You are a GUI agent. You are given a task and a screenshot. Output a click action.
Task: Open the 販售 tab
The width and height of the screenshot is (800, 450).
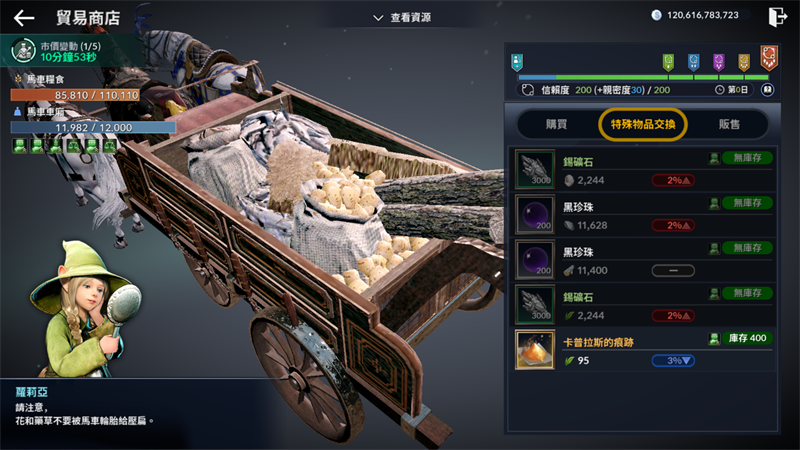tap(729, 124)
